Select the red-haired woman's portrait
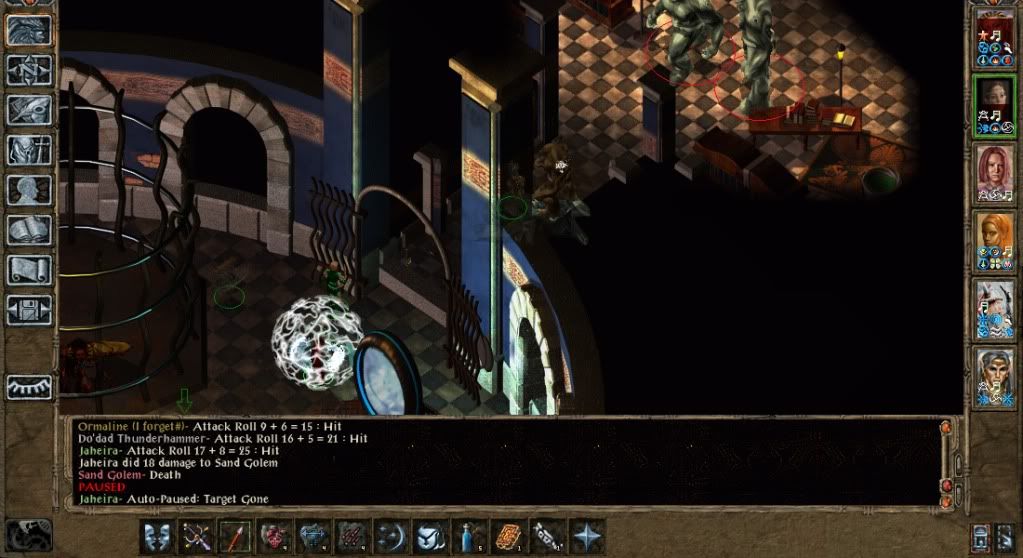The width and height of the screenshot is (1023, 558). 994,173
